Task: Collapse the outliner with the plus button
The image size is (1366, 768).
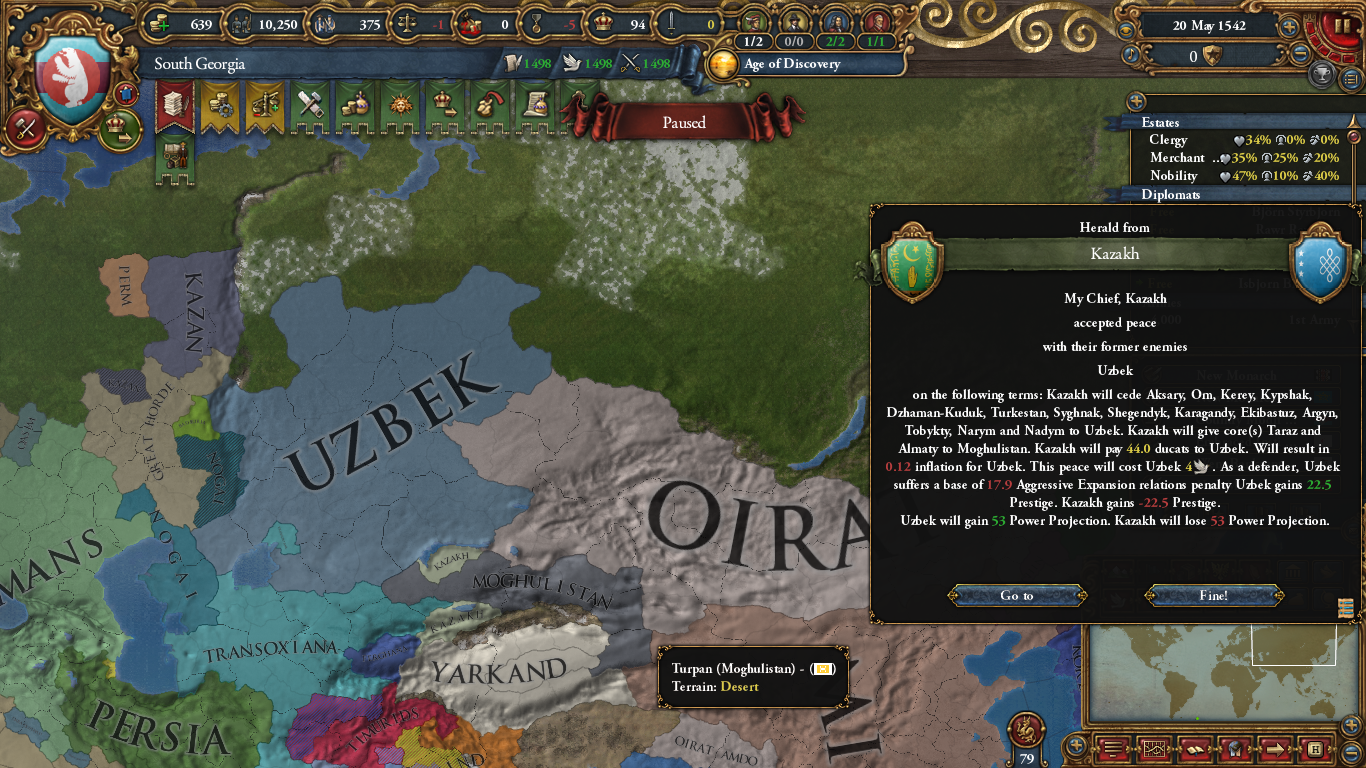Action: tap(1135, 101)
